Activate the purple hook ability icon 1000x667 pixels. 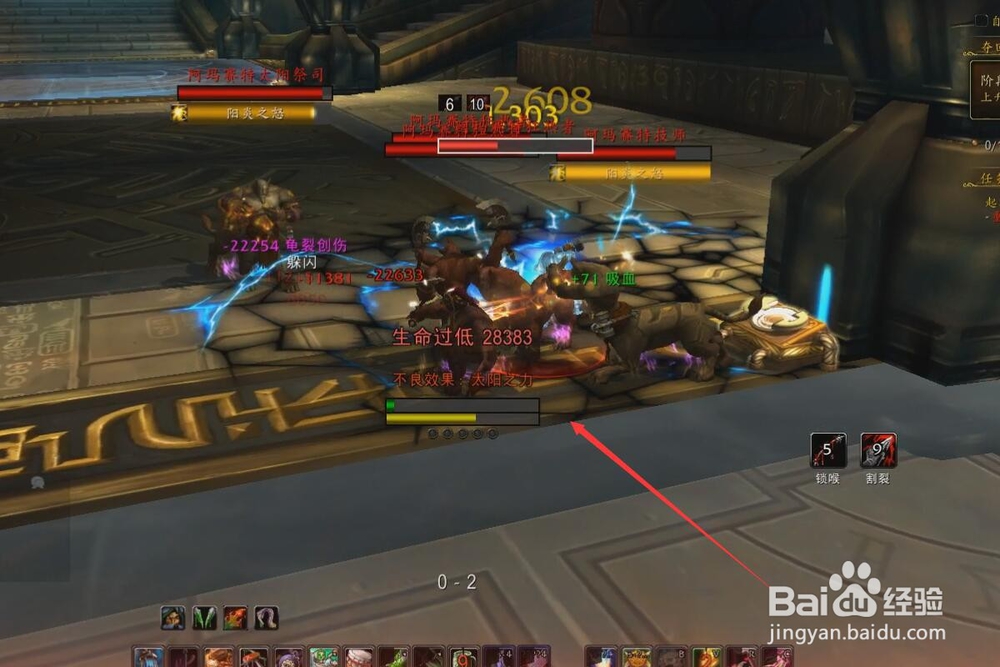pyautogui.click(x=266, y=618)
